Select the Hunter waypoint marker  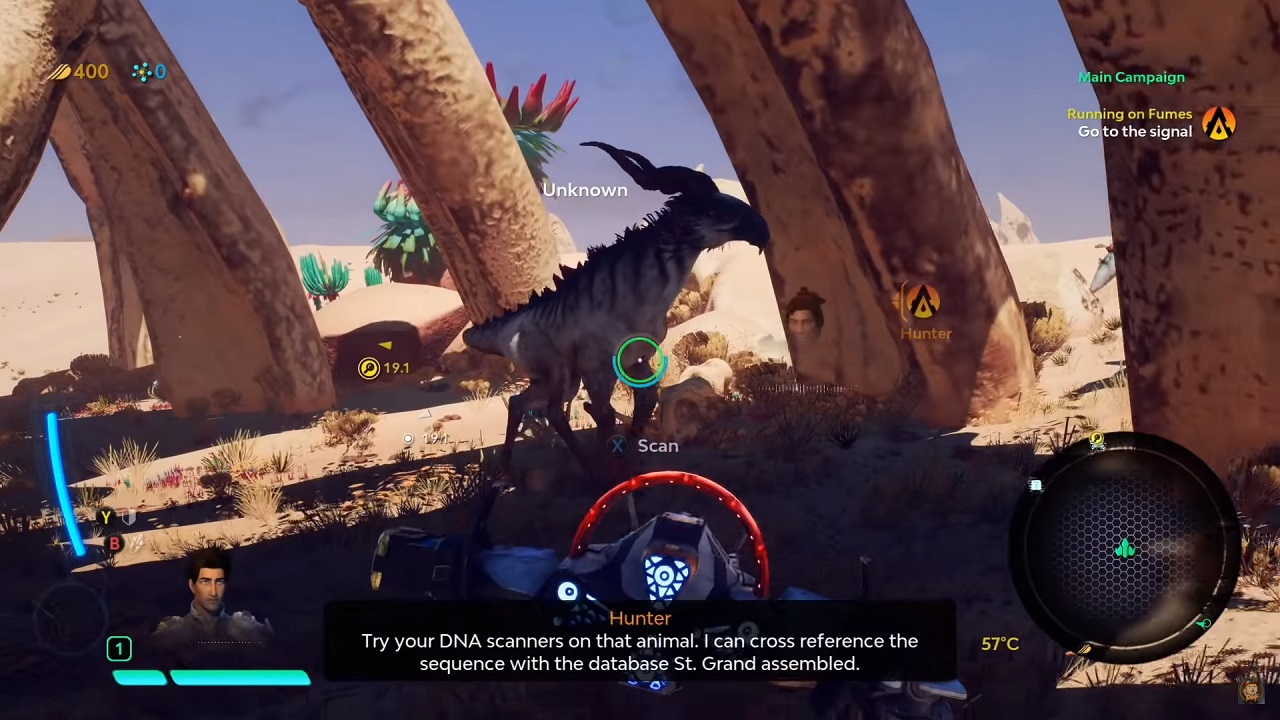(923, 302)
